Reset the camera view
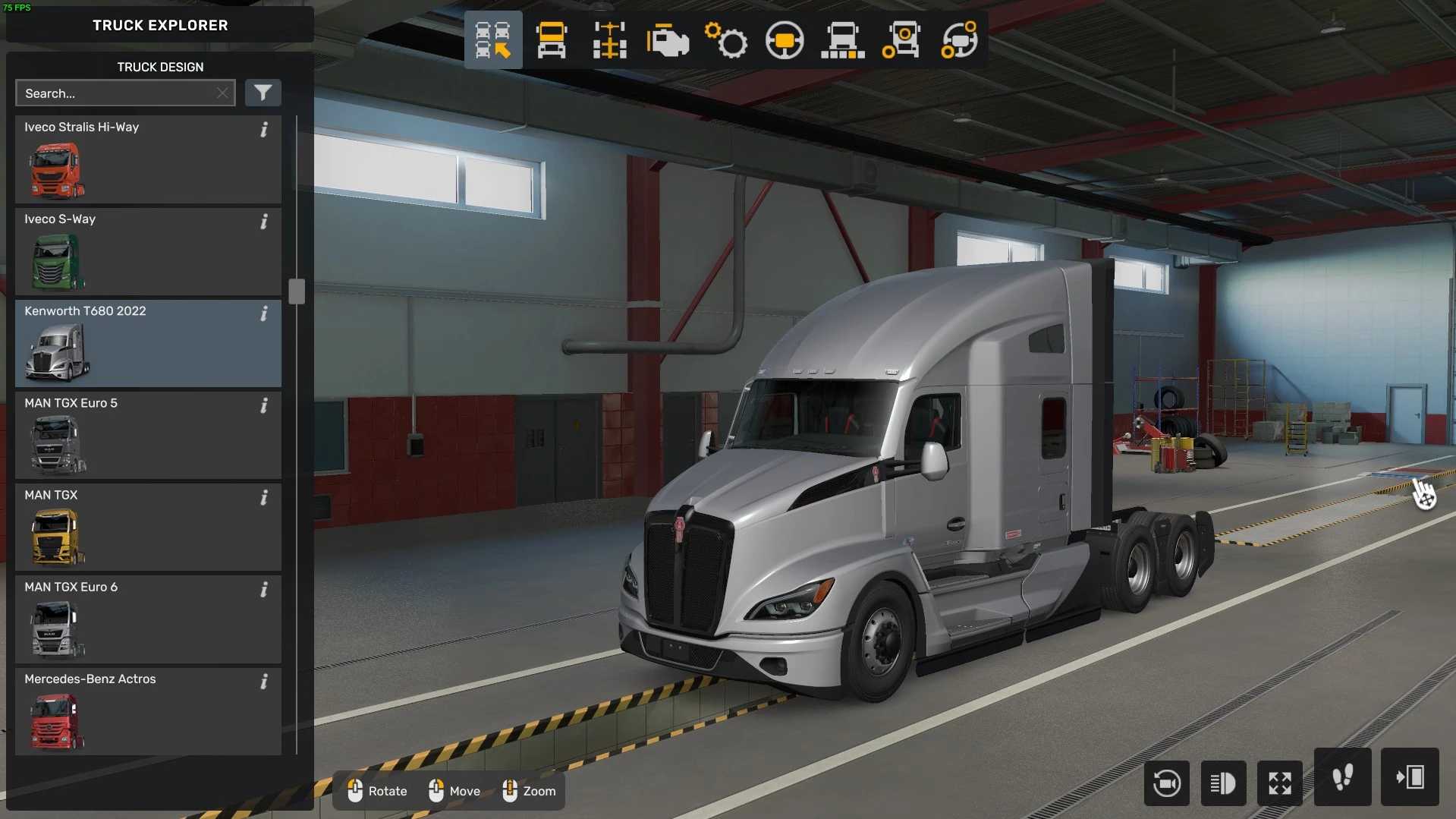The height and width of the screenshot is (819, 1456). [x=1166, y=783]
